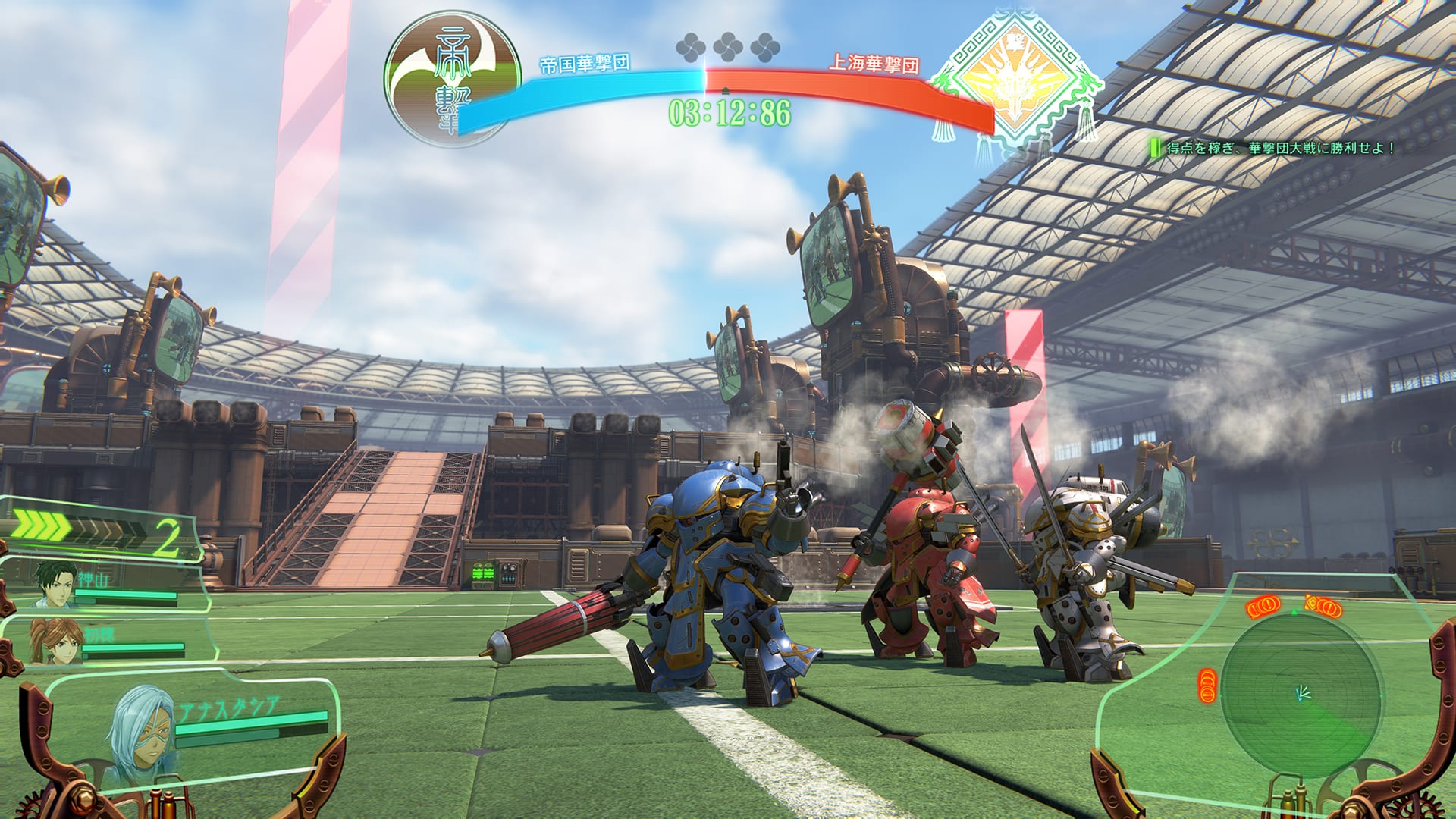Click the orange warning marker left of radar
Viewport: 1456px width, 819px height.
point(1207,685)
